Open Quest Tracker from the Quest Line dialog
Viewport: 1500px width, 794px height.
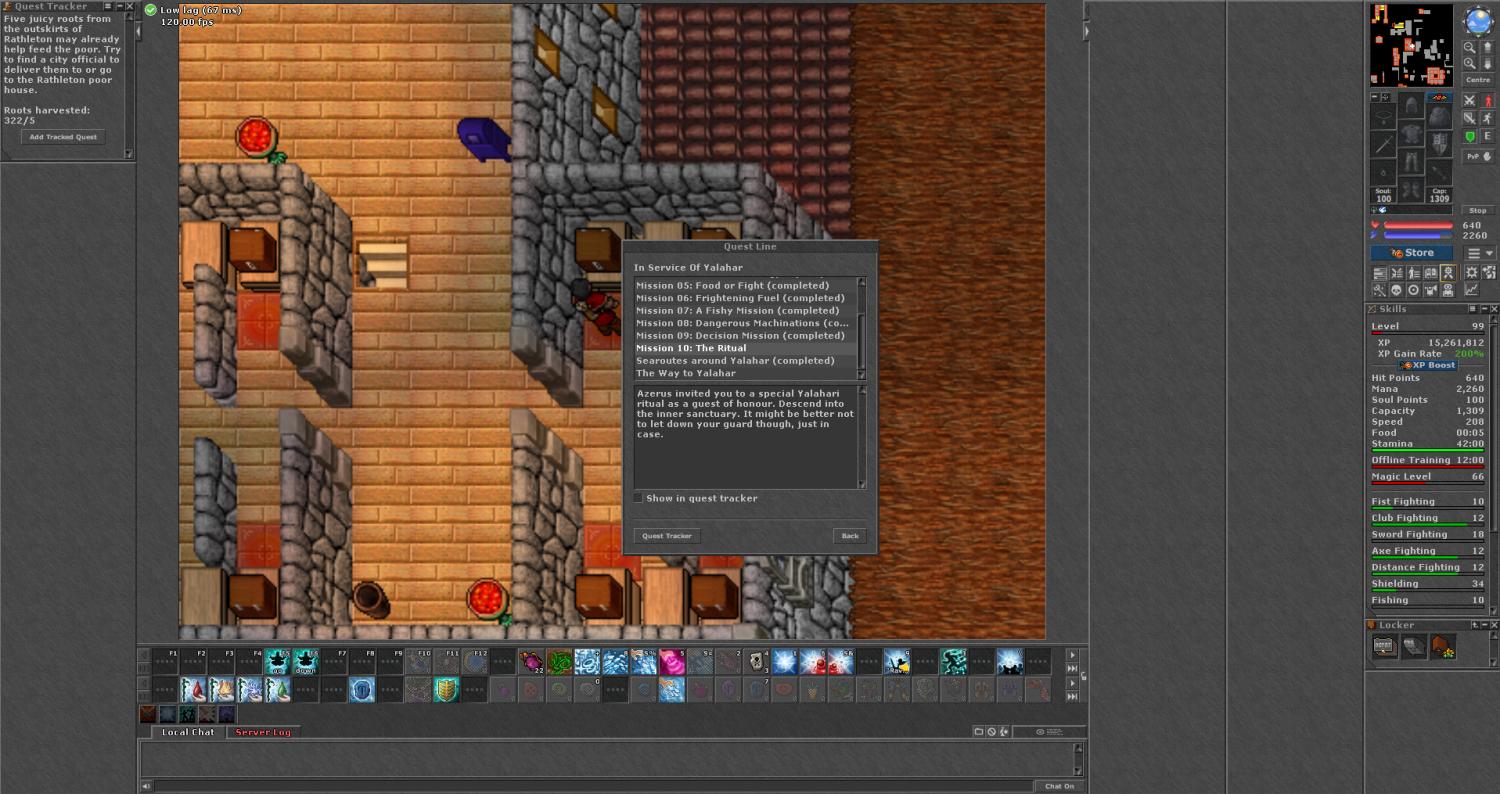(667, 536)
